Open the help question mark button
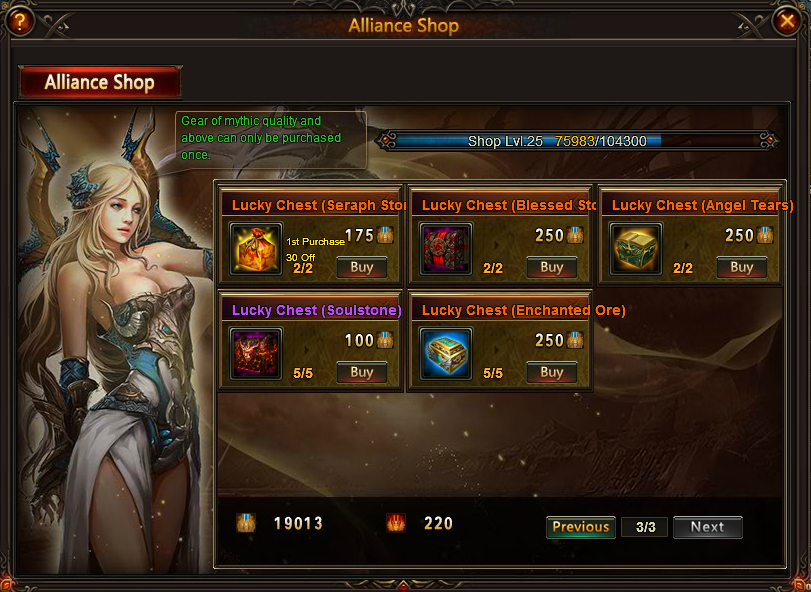The height and width of the screenshot is (592, 811). pyautogui.click(x=17, y=20)
